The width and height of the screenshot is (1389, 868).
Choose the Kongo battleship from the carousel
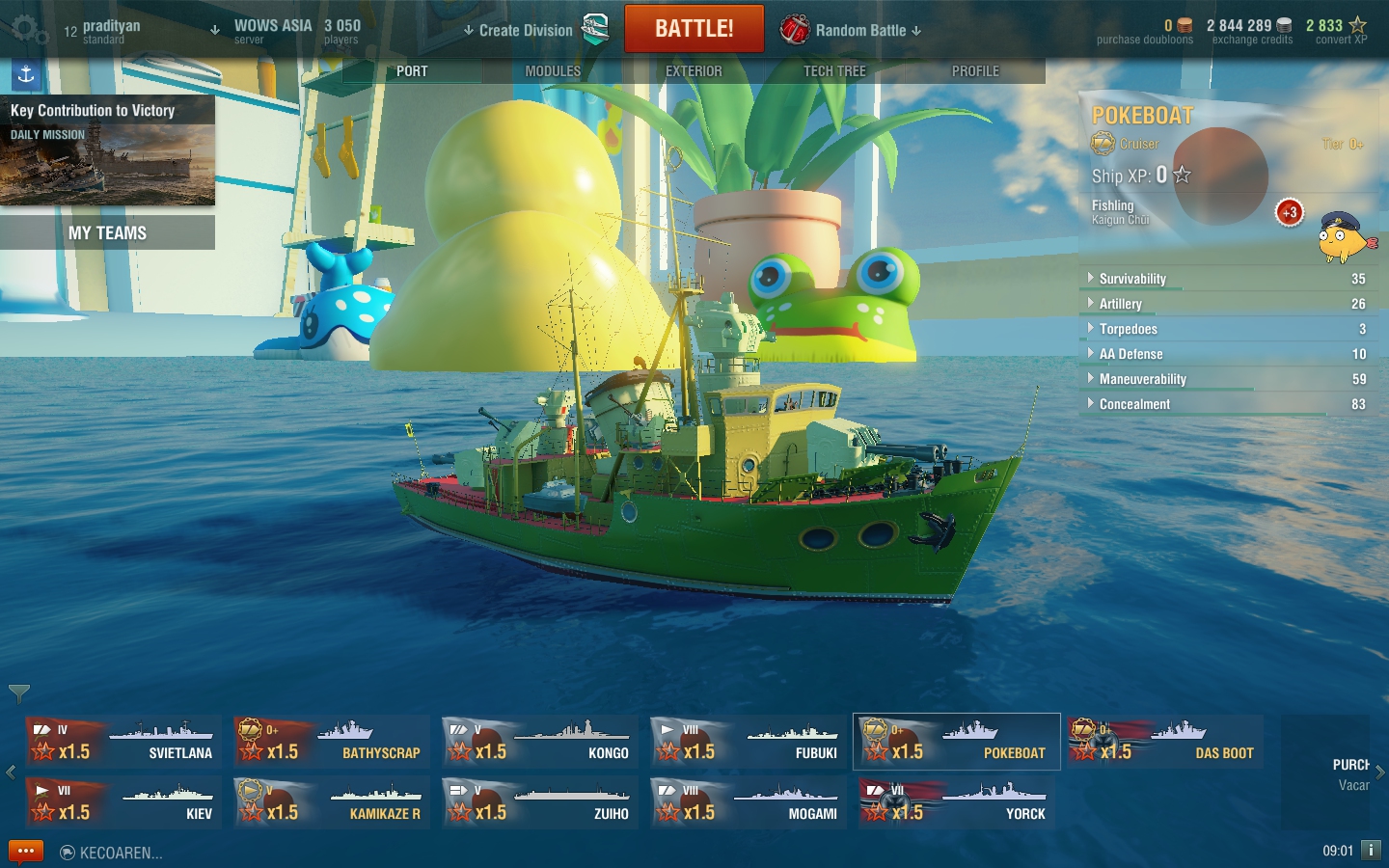(x=540, y=742)
